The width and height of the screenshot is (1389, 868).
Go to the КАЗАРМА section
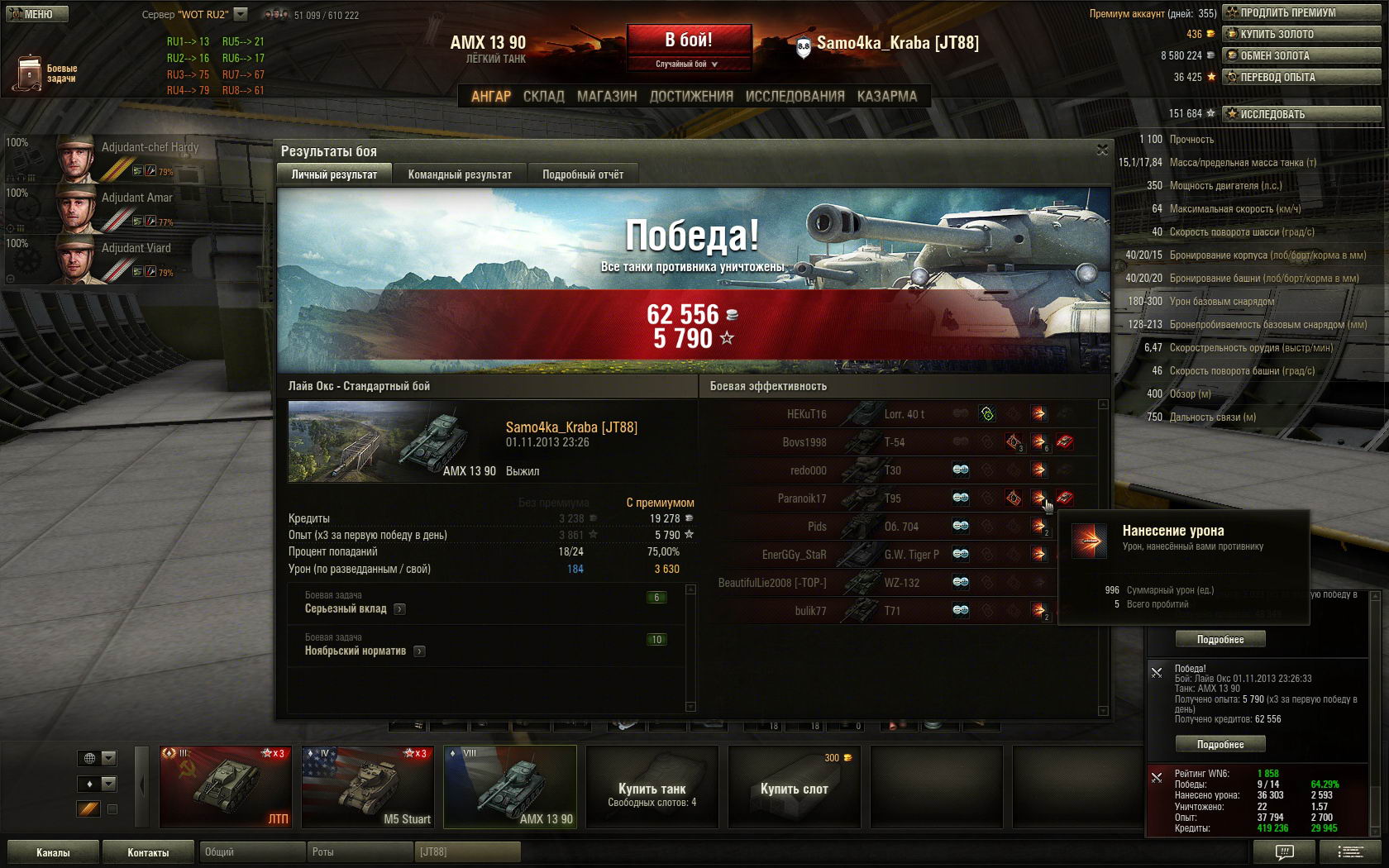[887, 96]
